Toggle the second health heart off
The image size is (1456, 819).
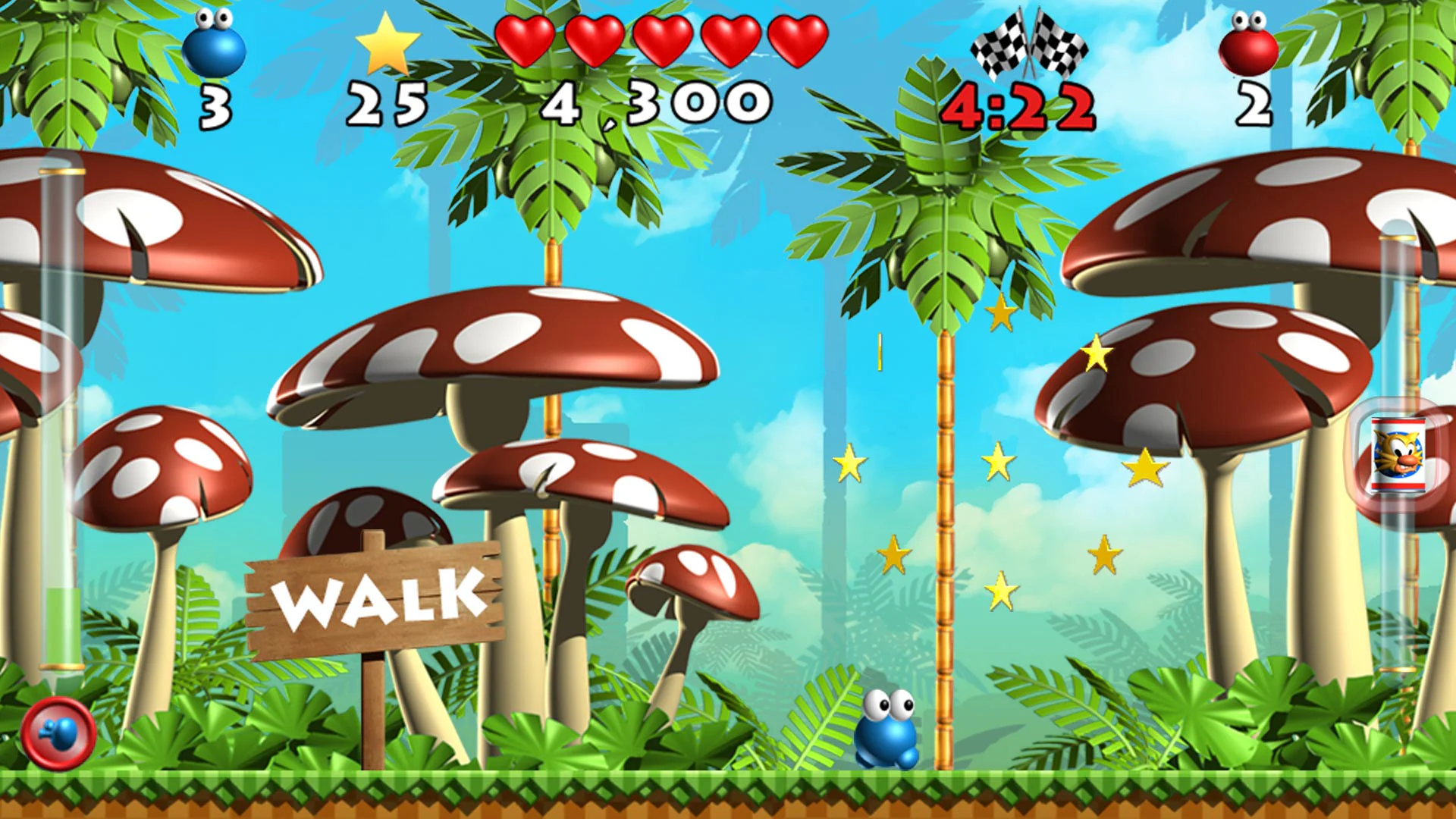click(x=596, y=39)
